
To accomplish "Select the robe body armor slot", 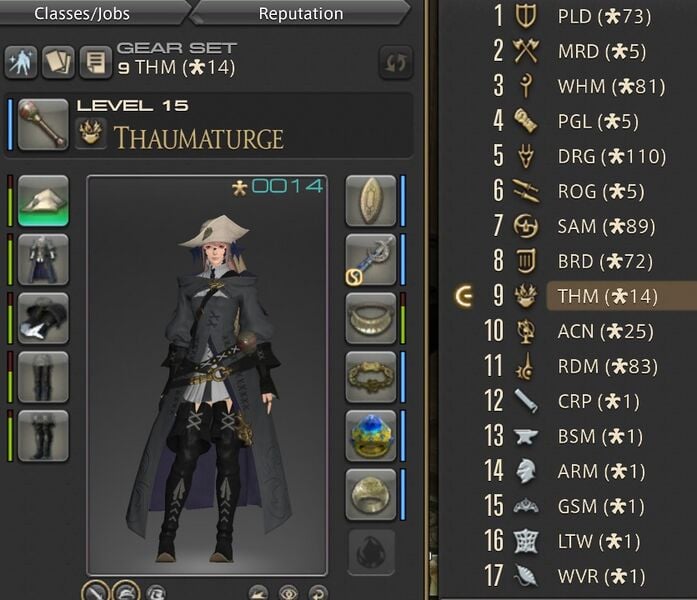I will 43,259.
